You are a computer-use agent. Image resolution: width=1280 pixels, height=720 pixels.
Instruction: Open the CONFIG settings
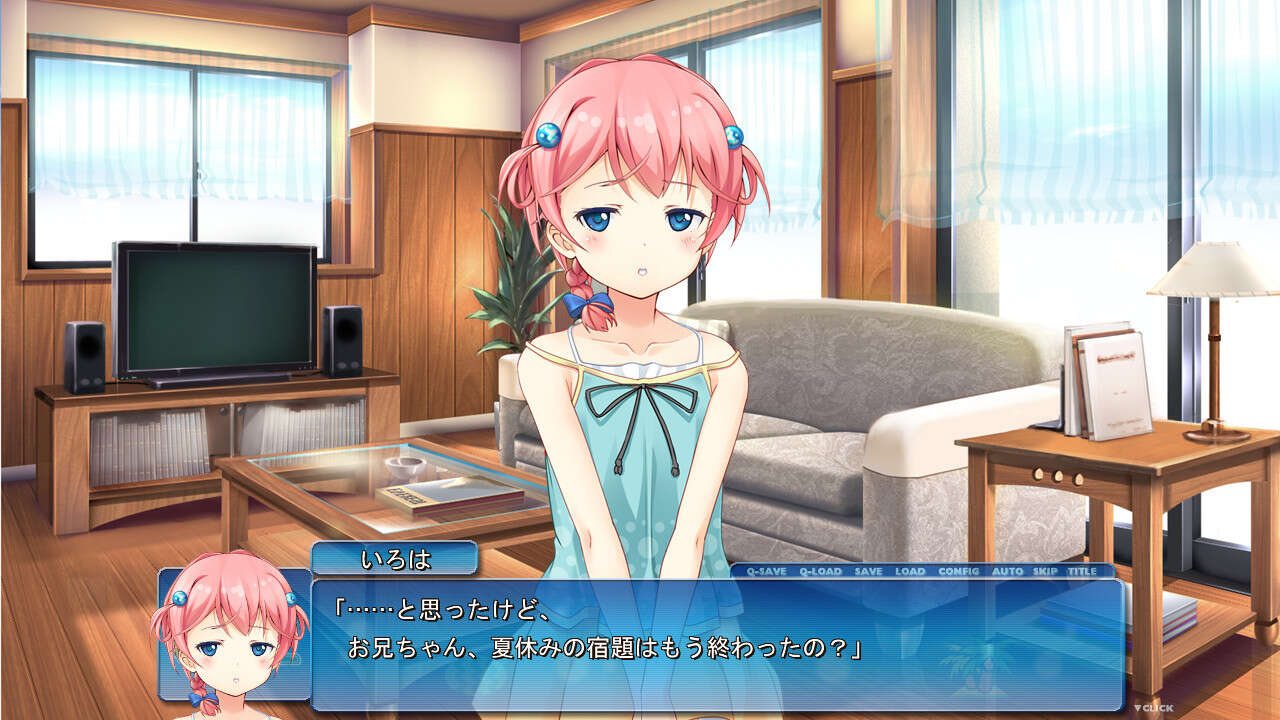(x=959, y=571)
